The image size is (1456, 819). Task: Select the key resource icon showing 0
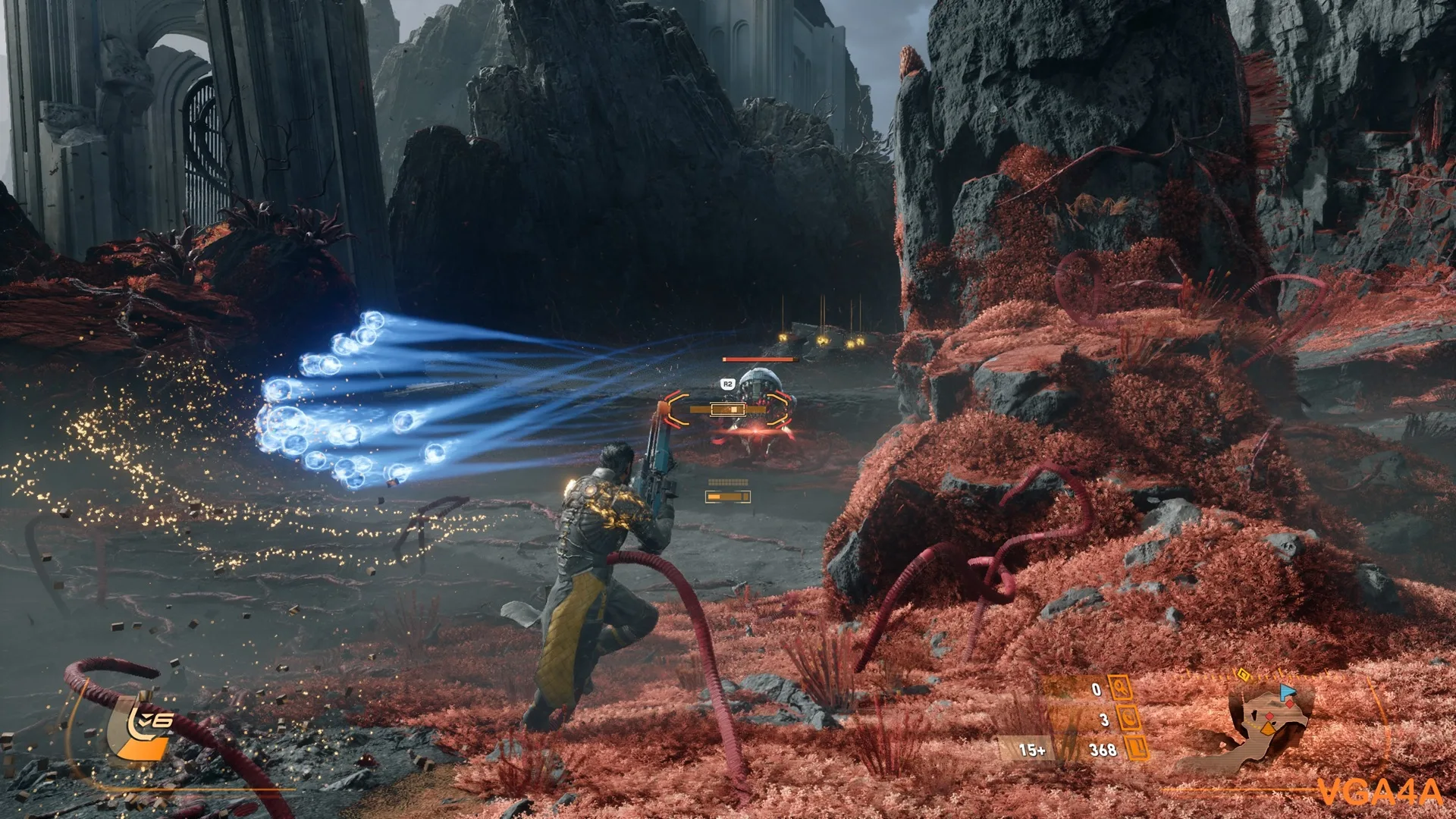pos(1120,689)
